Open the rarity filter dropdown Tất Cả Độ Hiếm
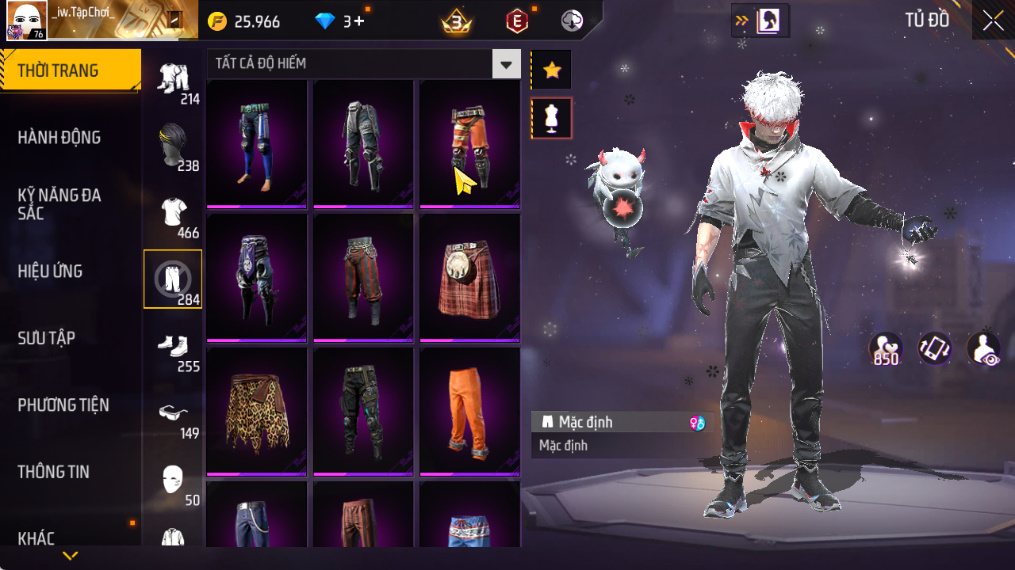The height and width of the screenshot is (570, 1015). [x=506, y=64]
